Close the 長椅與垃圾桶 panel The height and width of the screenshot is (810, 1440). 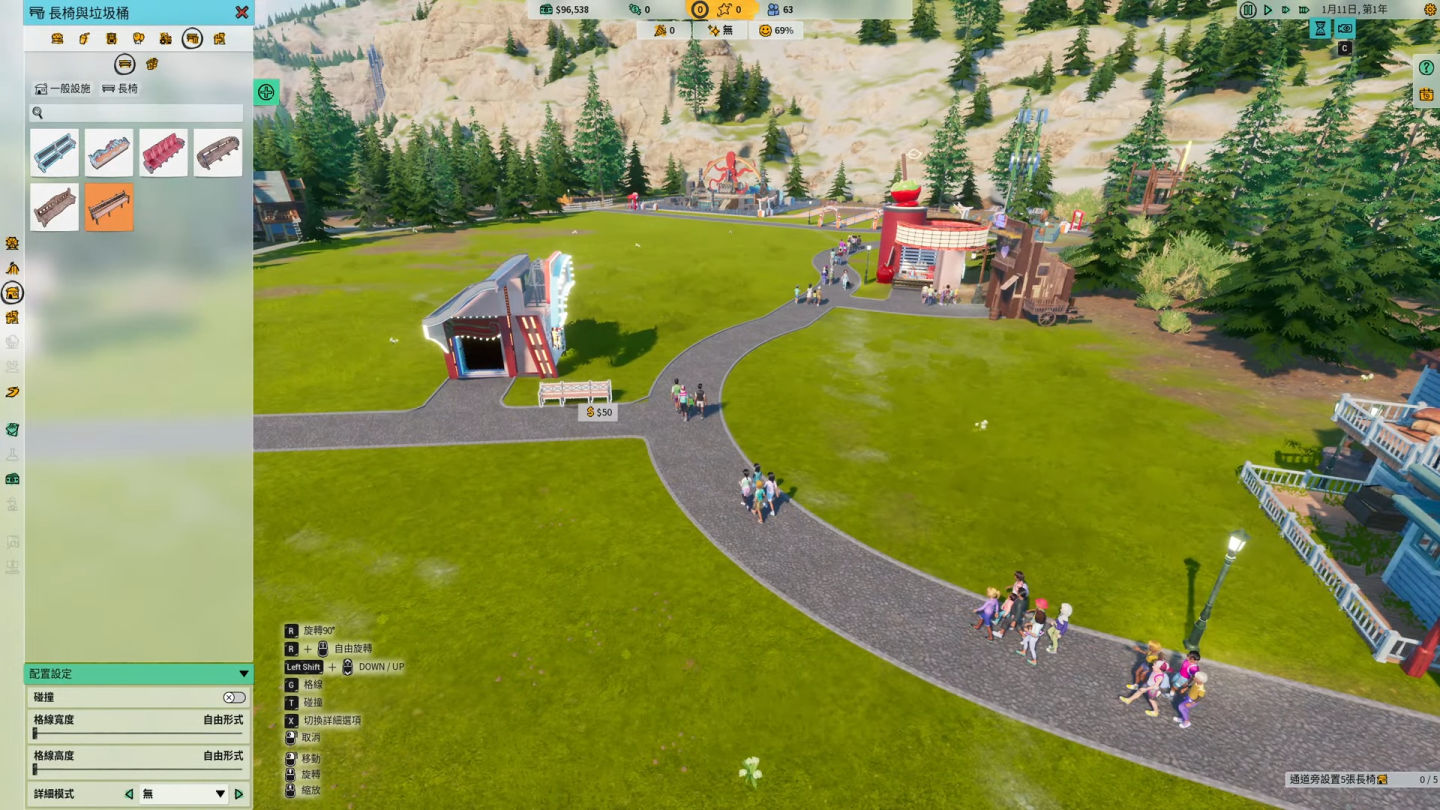point(242,13)
